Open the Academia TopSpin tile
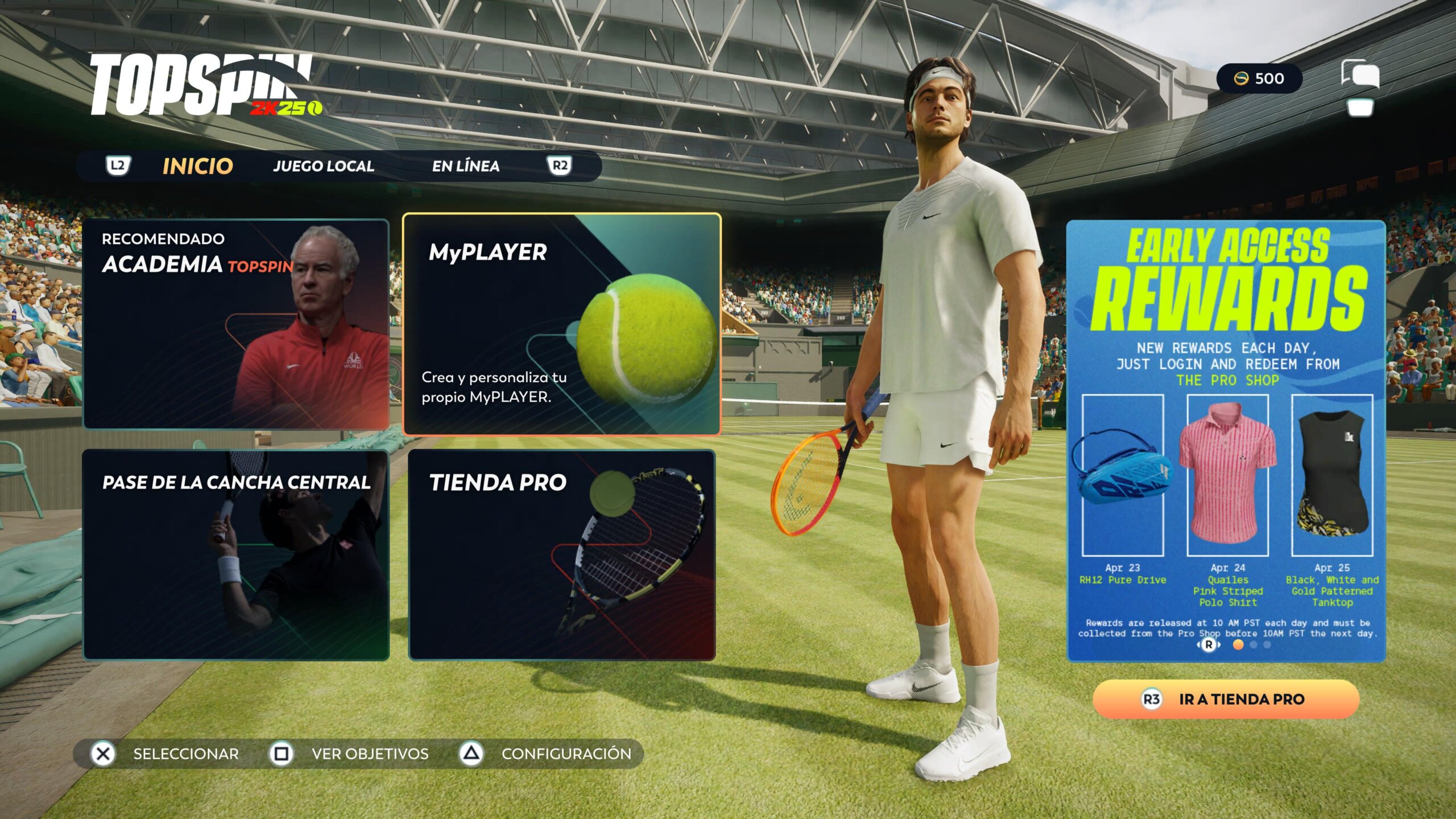The width and height of the screenshot is (1456, 819). click(x=236, y=324)
